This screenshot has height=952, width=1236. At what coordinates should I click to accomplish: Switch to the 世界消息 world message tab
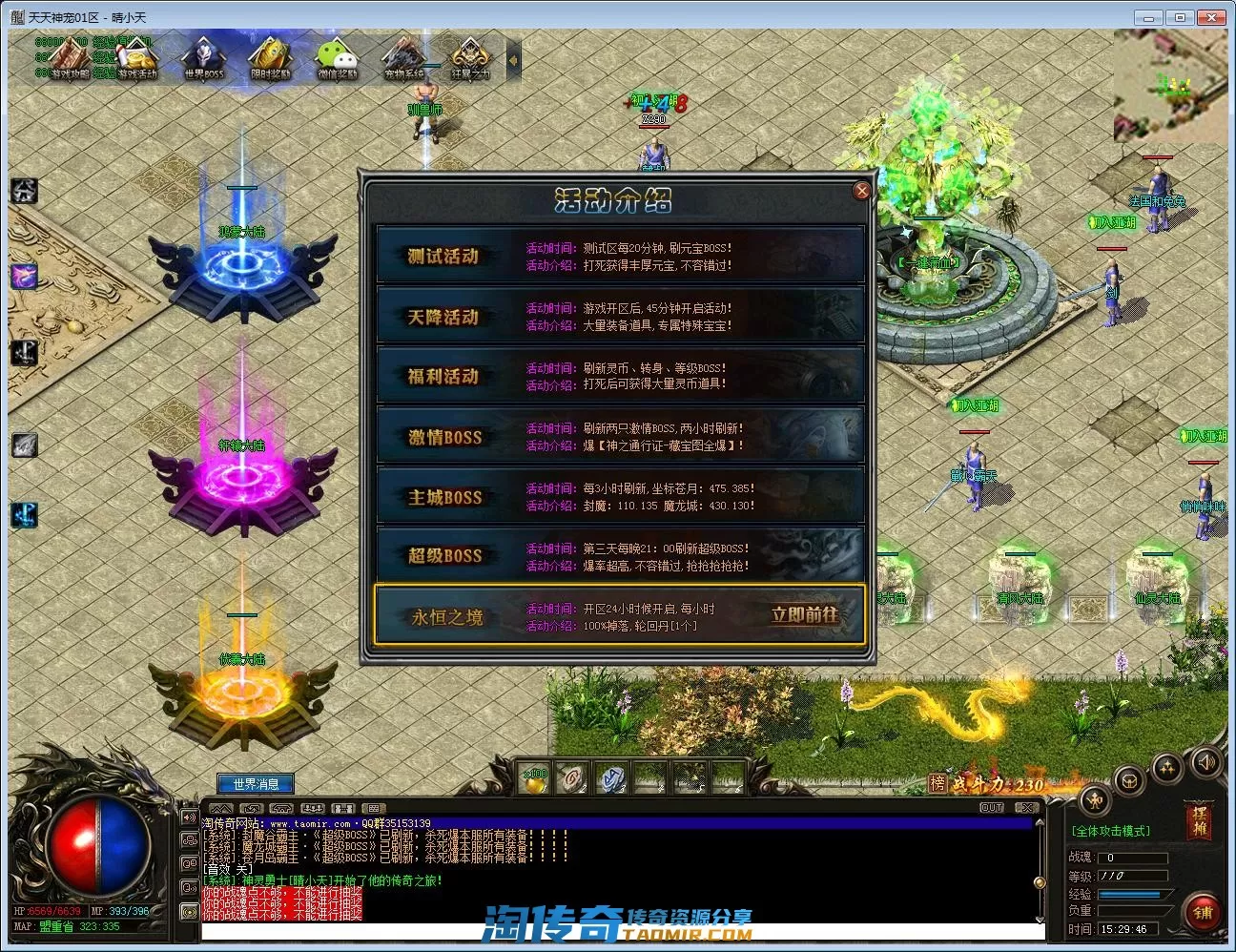pyautogui.click(x=256, y=784)
